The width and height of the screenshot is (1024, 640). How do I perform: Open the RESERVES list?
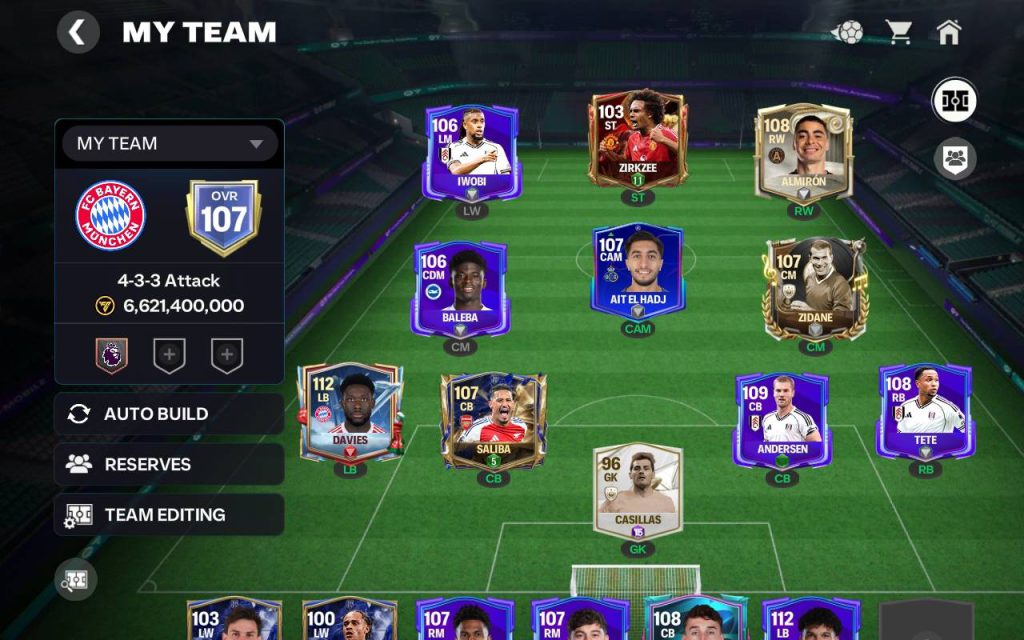click(x=169, y=465)
